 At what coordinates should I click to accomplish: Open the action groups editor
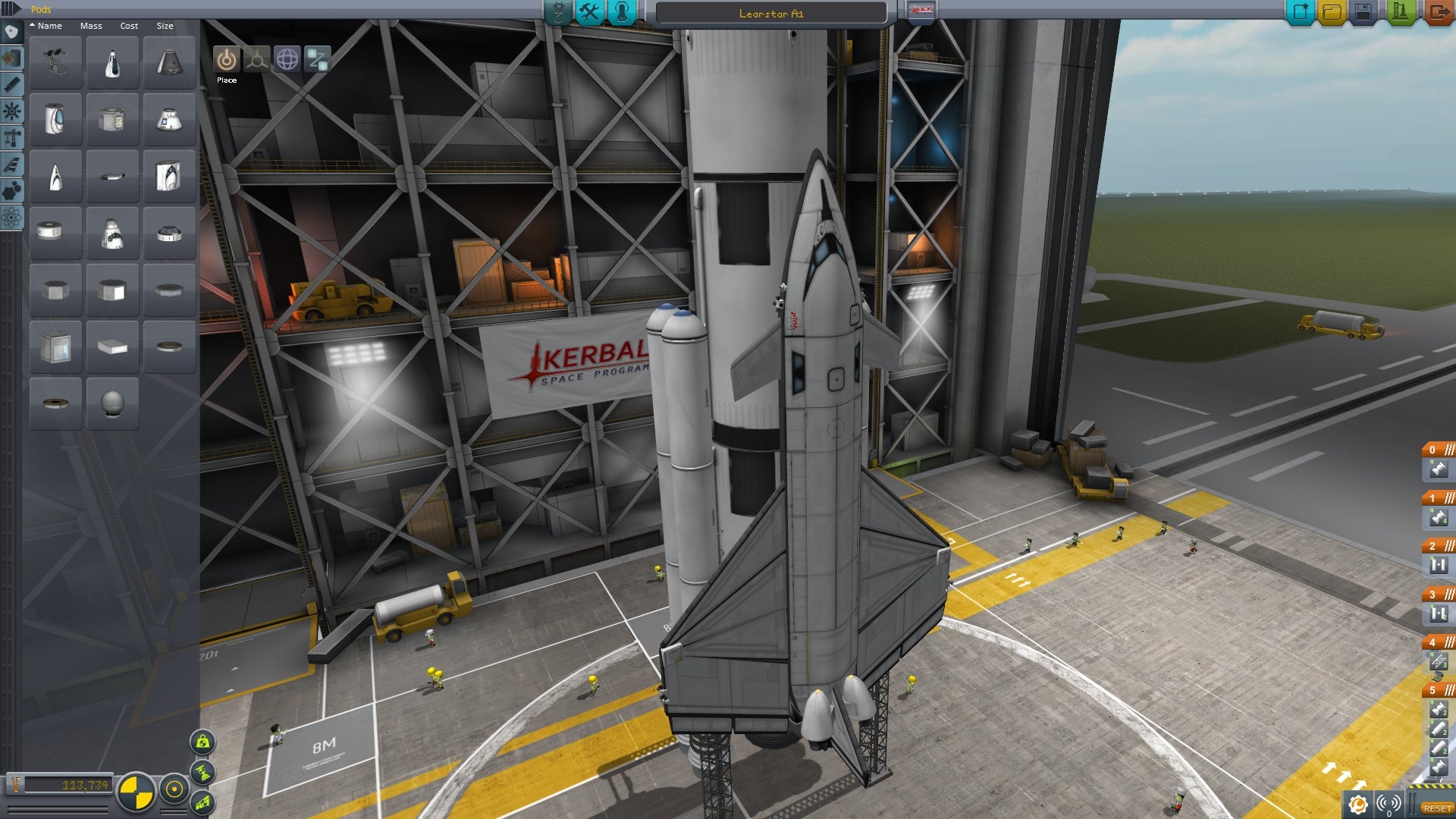coord(591,13)
